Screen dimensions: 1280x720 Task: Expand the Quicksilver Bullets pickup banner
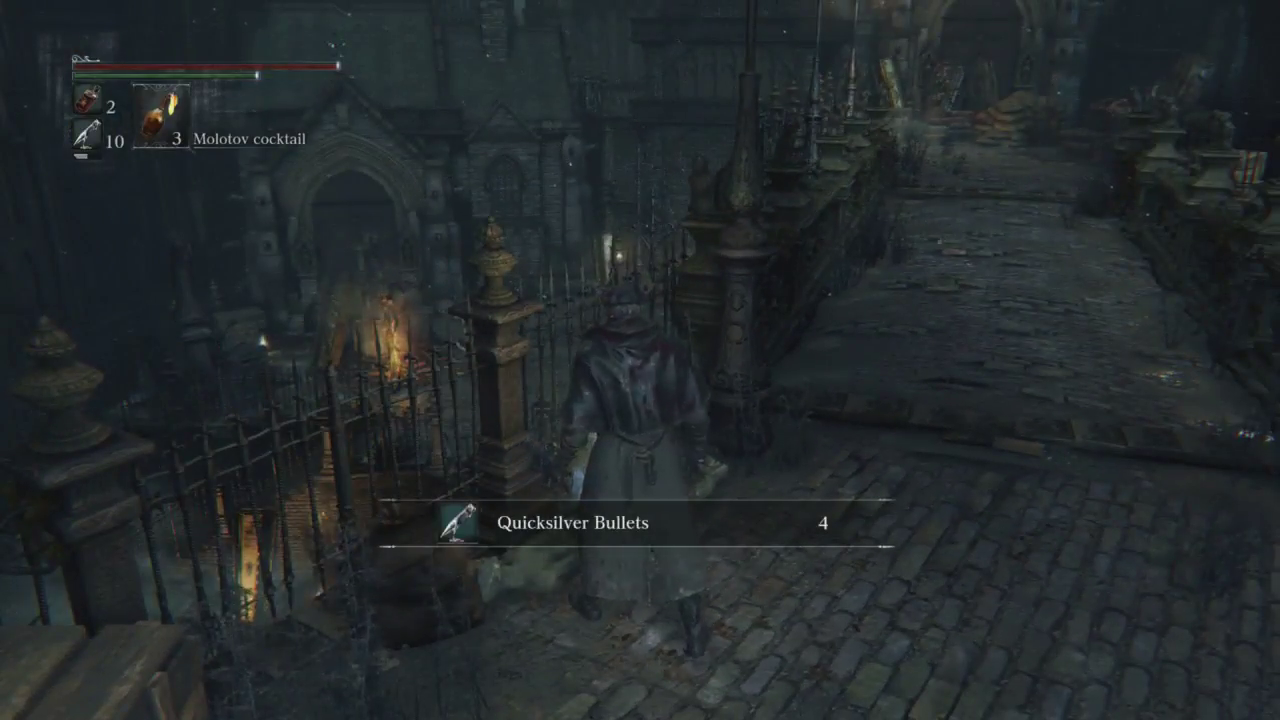tap(636, 522)
